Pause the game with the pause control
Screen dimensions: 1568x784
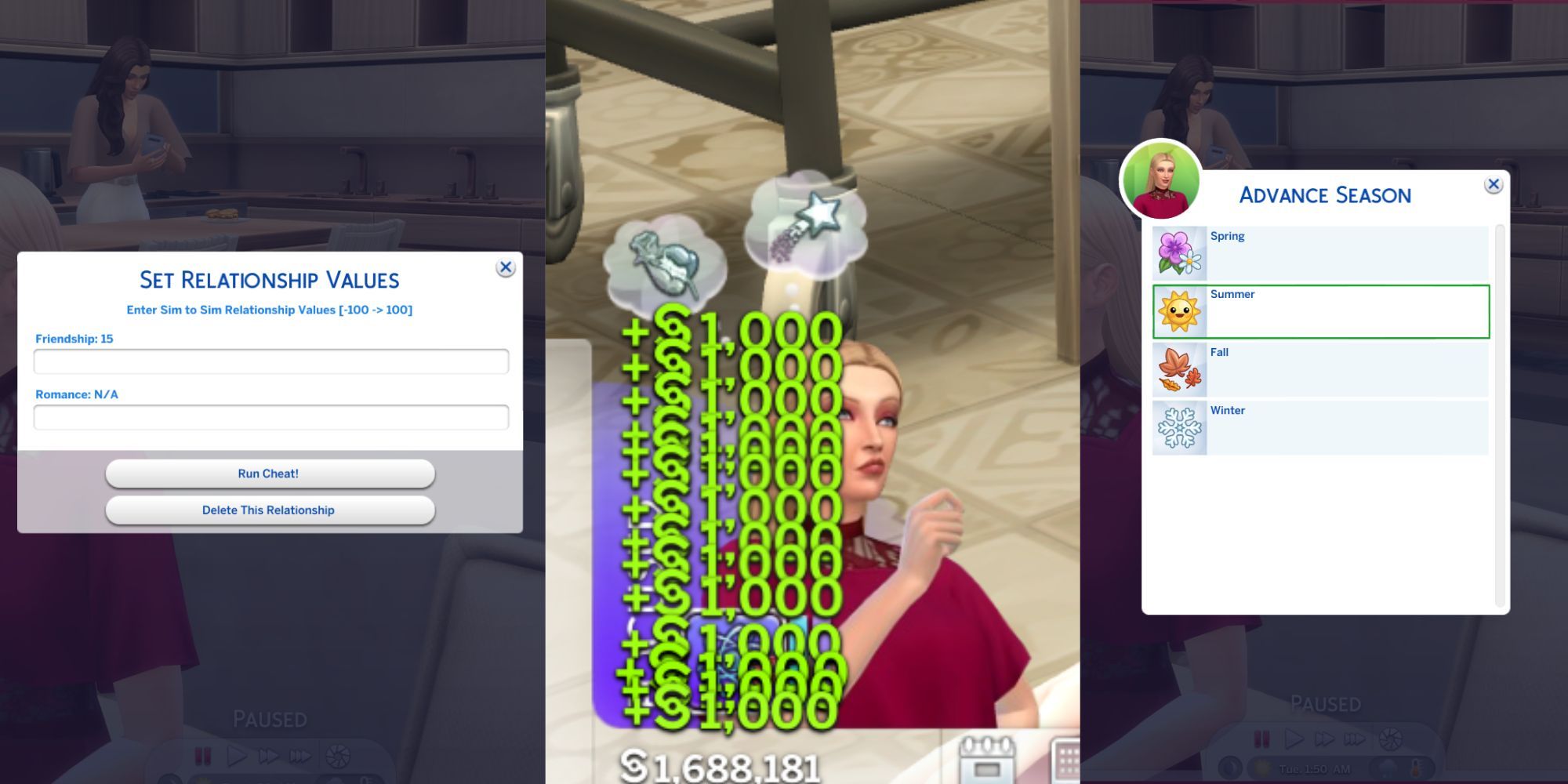[x=1263, y=738]
